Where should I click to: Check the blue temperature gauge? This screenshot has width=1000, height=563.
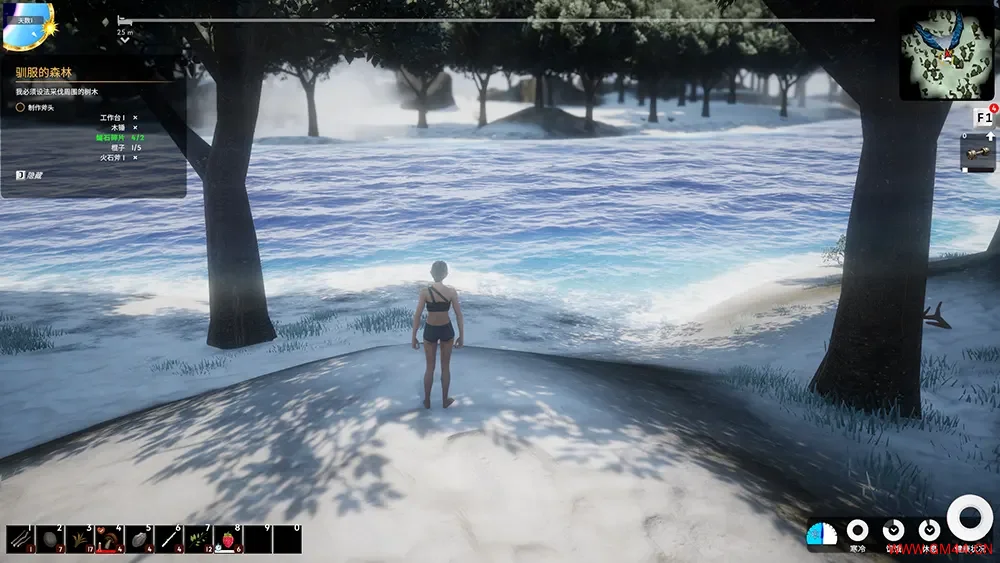pos(821,534)
